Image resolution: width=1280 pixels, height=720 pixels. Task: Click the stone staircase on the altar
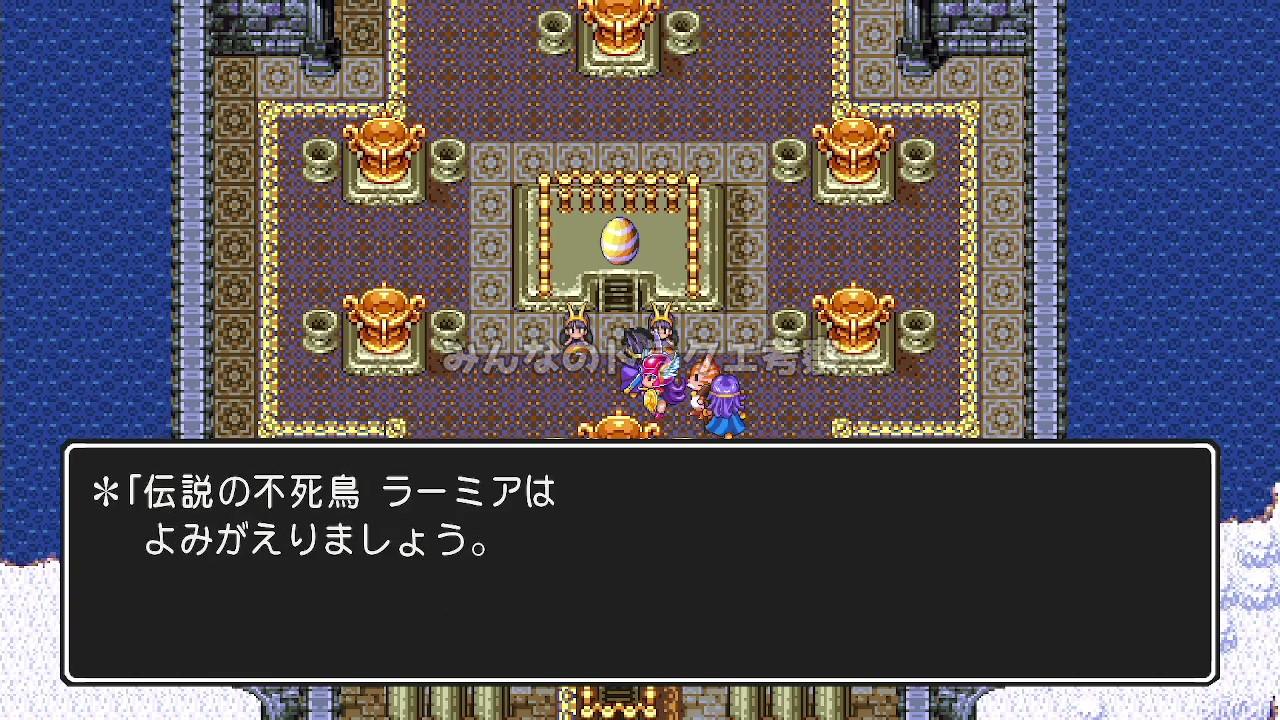(618, 295)
